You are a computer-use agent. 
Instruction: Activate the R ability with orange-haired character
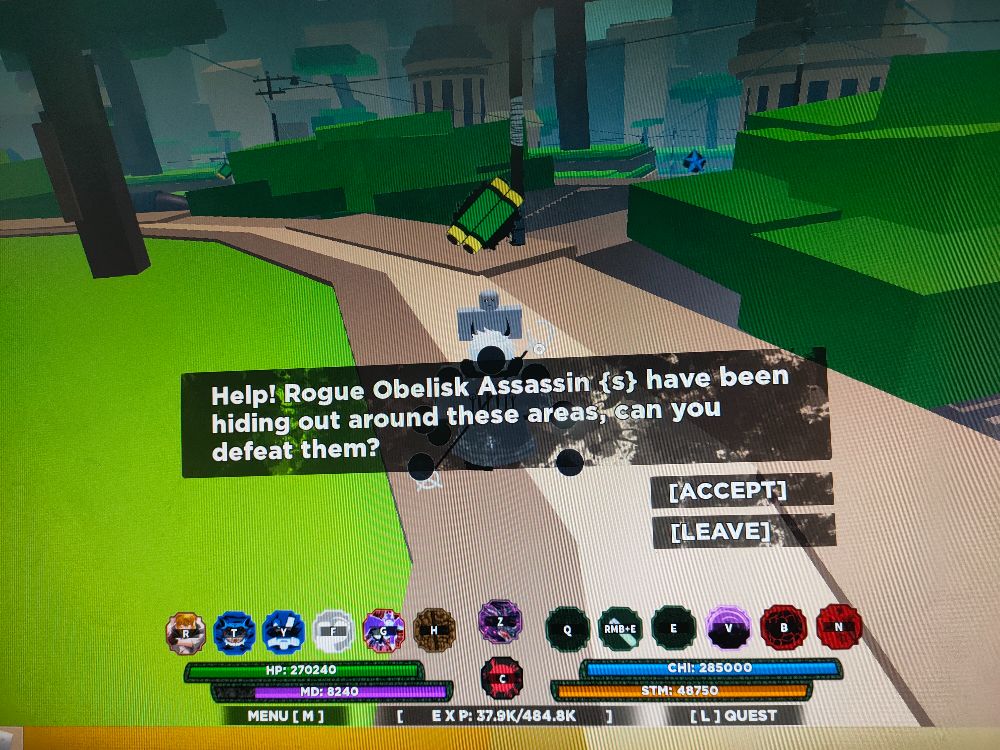(x=185, y=632)
